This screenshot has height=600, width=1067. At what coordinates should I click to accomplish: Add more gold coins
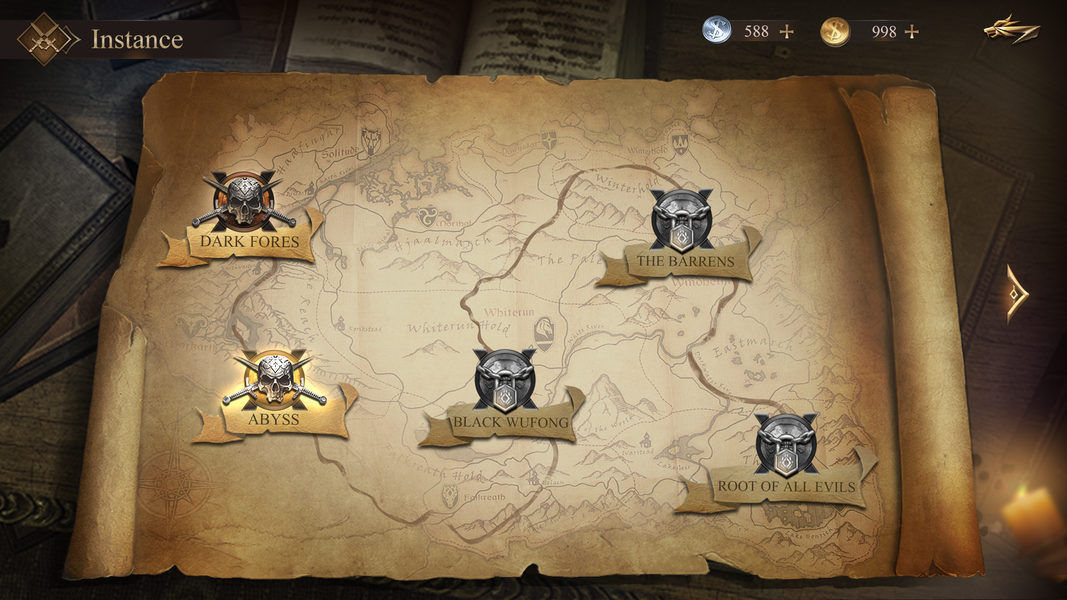point(911,31)
